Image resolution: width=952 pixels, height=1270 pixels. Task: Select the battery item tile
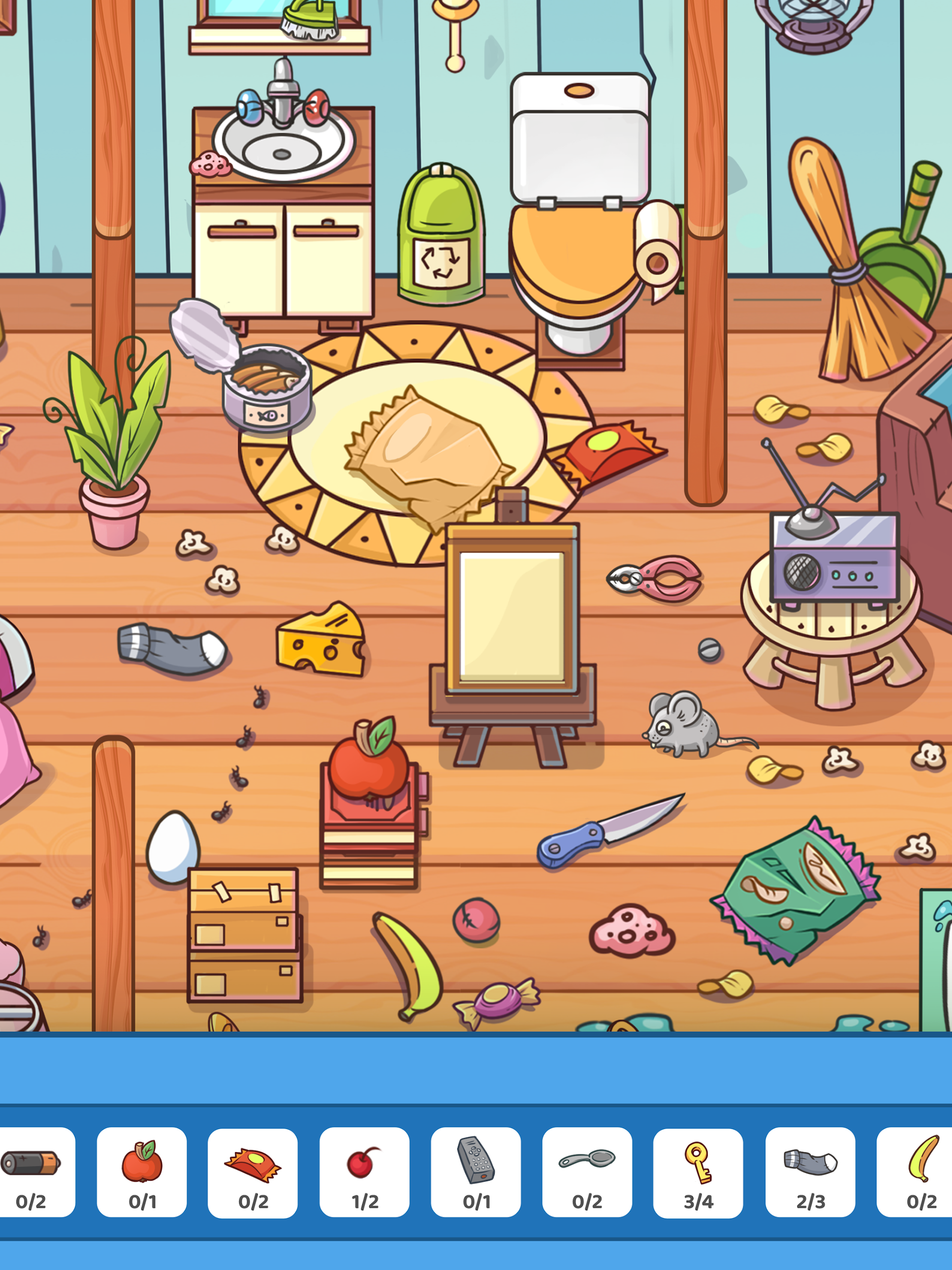(34, 1171)
